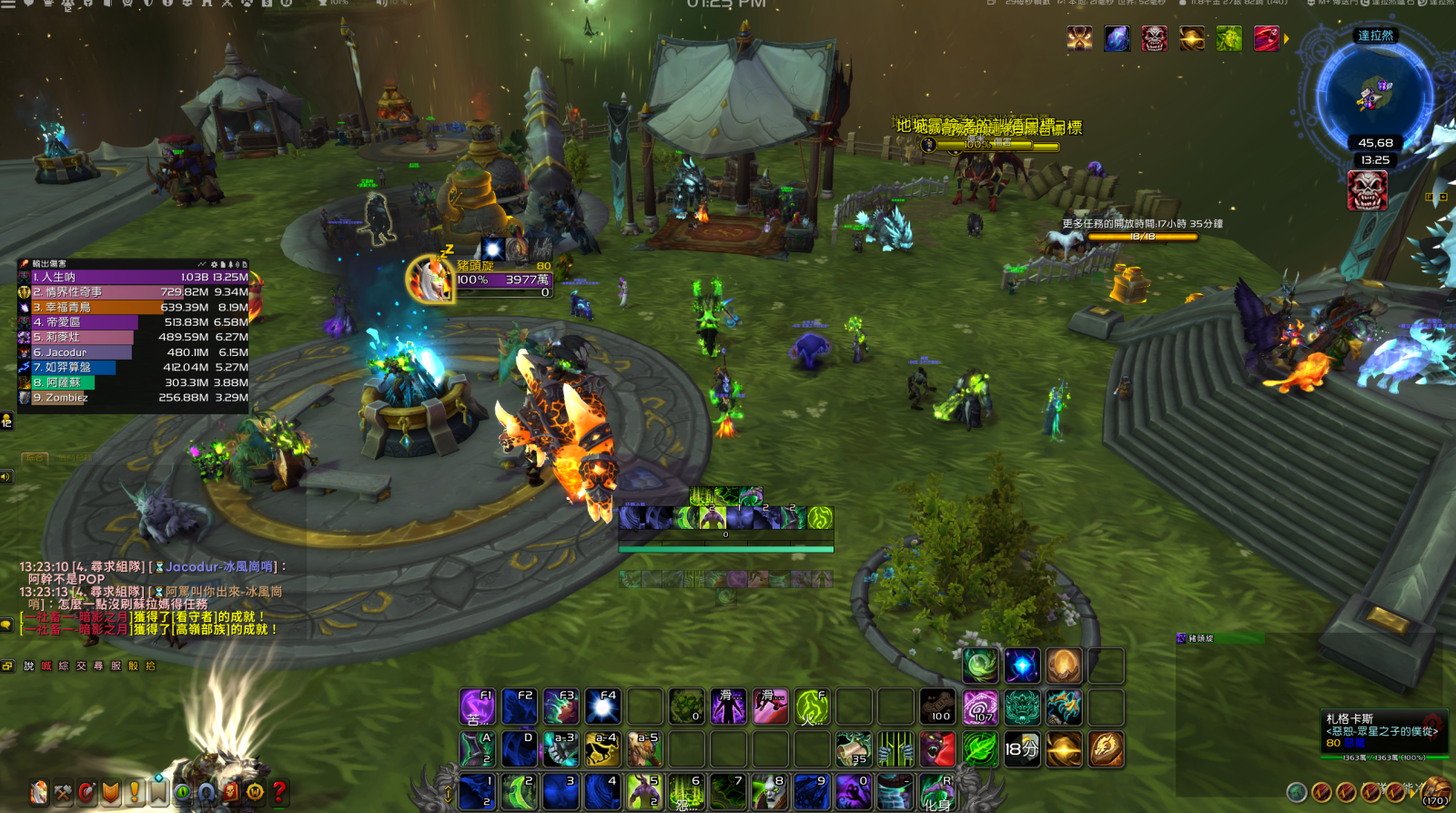Switch chat to the yell channel
The image size is (1456, 813).
pyautogui.click(x=46, y=666)
